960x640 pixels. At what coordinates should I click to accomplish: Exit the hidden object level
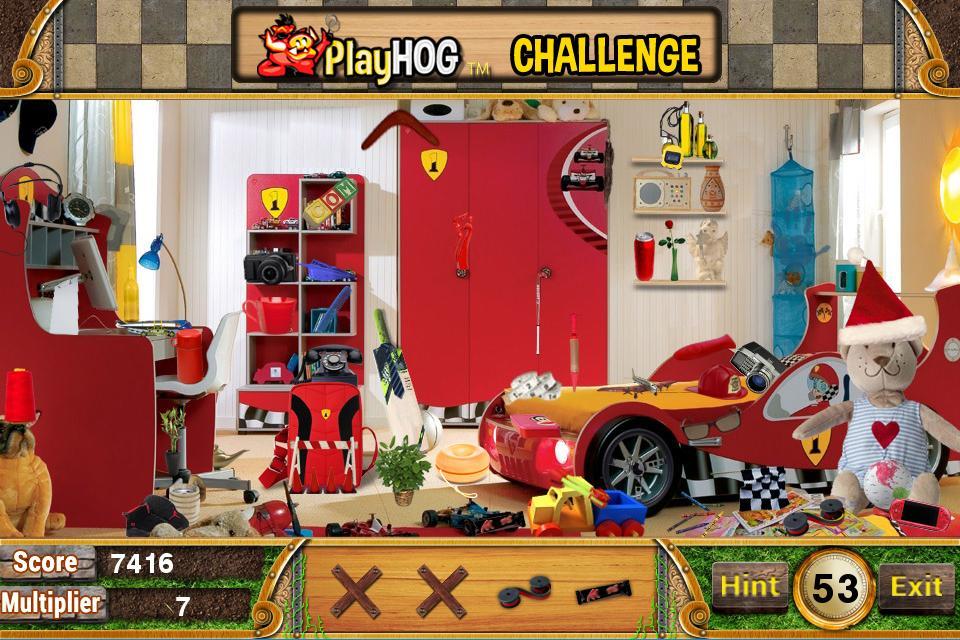916,587
